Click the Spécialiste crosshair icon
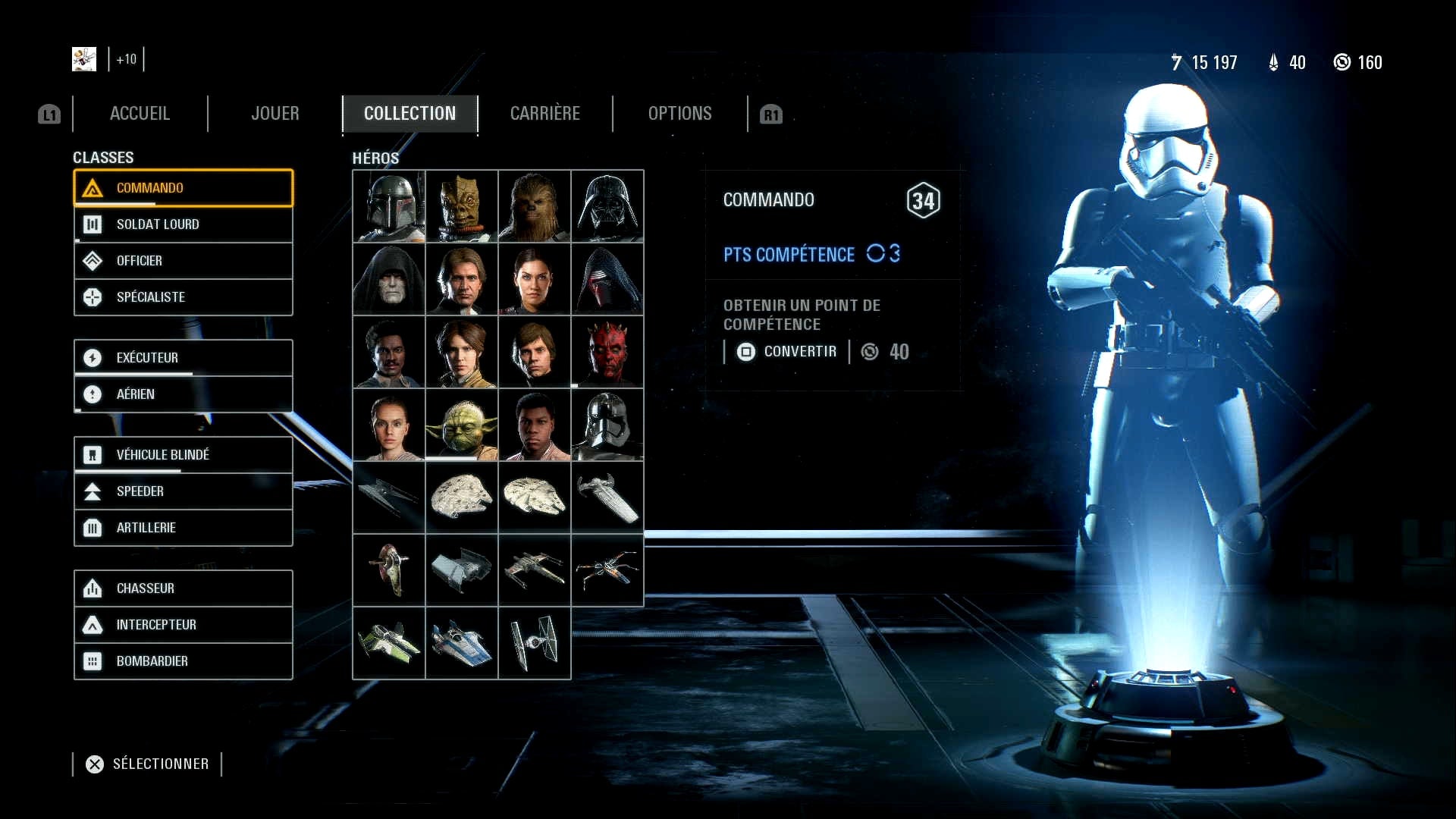 click(93, 297)
